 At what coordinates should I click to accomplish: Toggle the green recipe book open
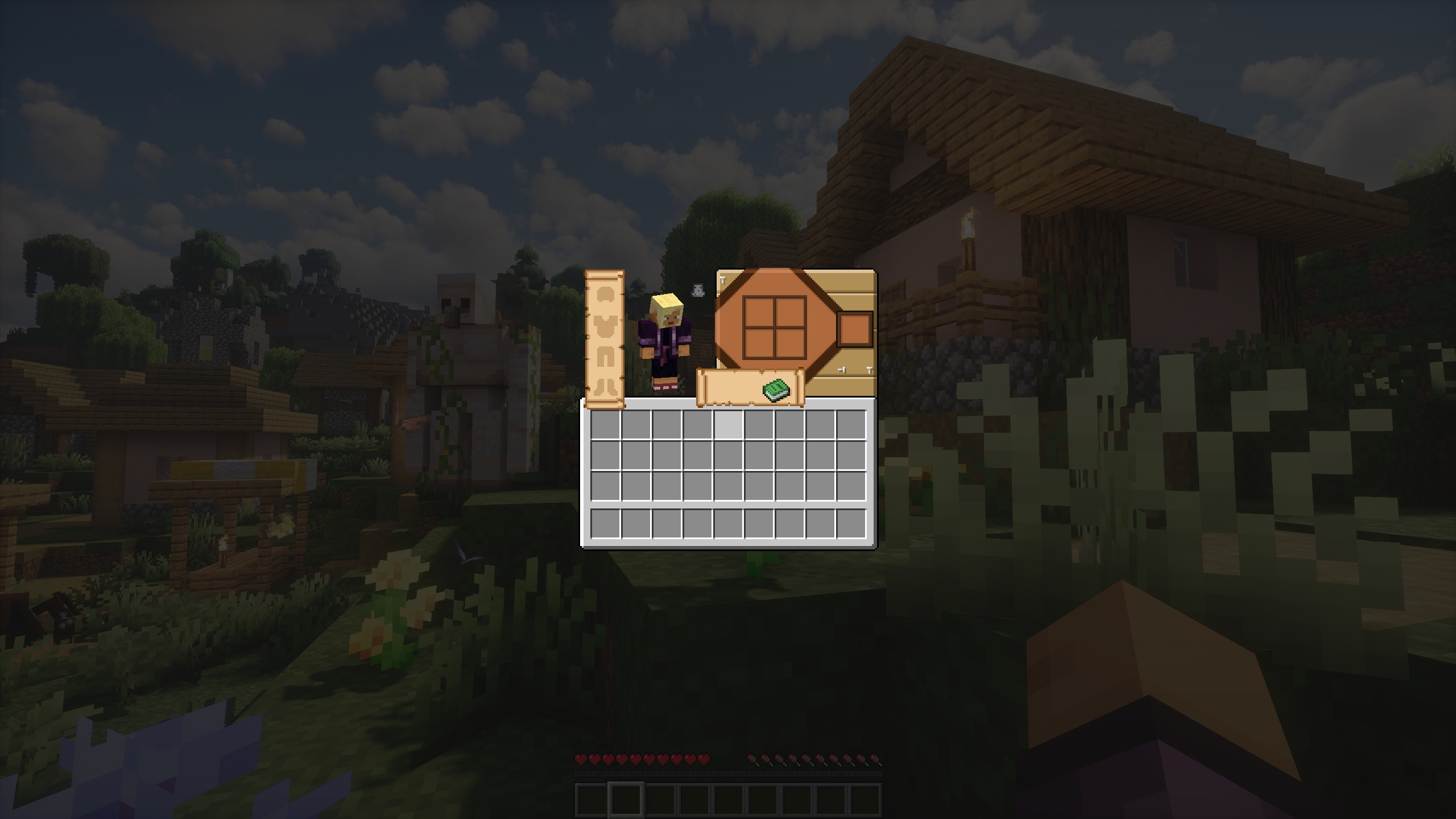(776, 390)
